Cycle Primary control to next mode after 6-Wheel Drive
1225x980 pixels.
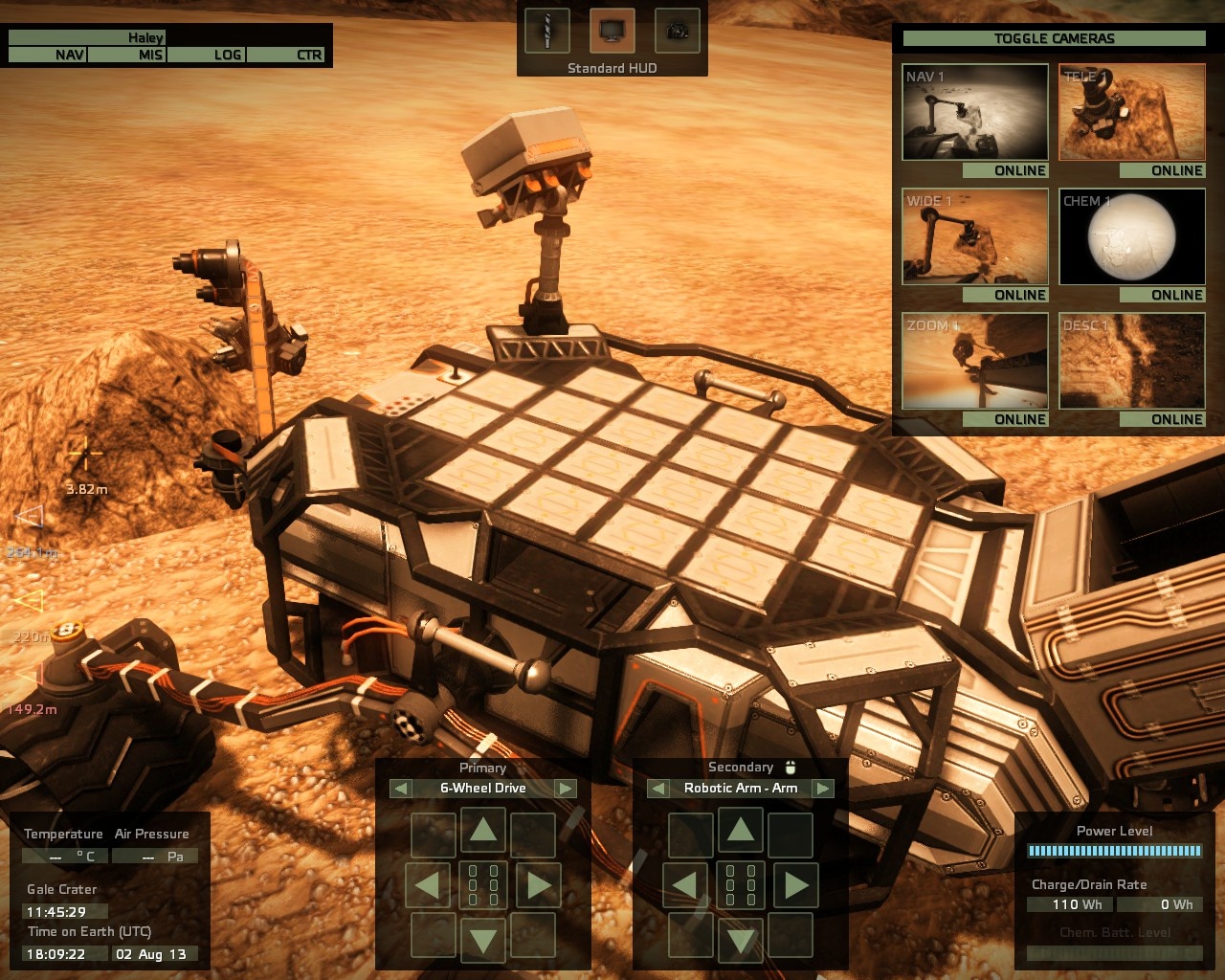click(566, 789)
